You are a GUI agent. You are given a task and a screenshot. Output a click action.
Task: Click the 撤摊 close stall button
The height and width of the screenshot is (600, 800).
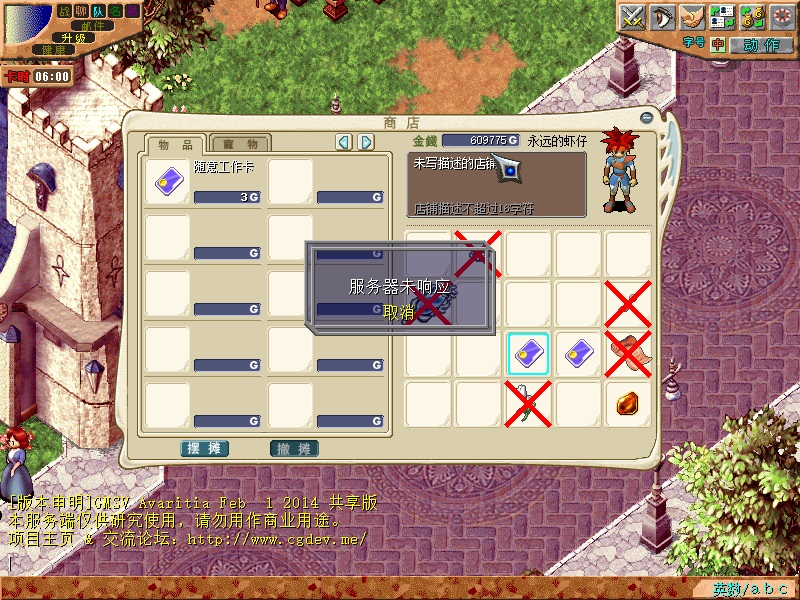(x=294, y=448)
